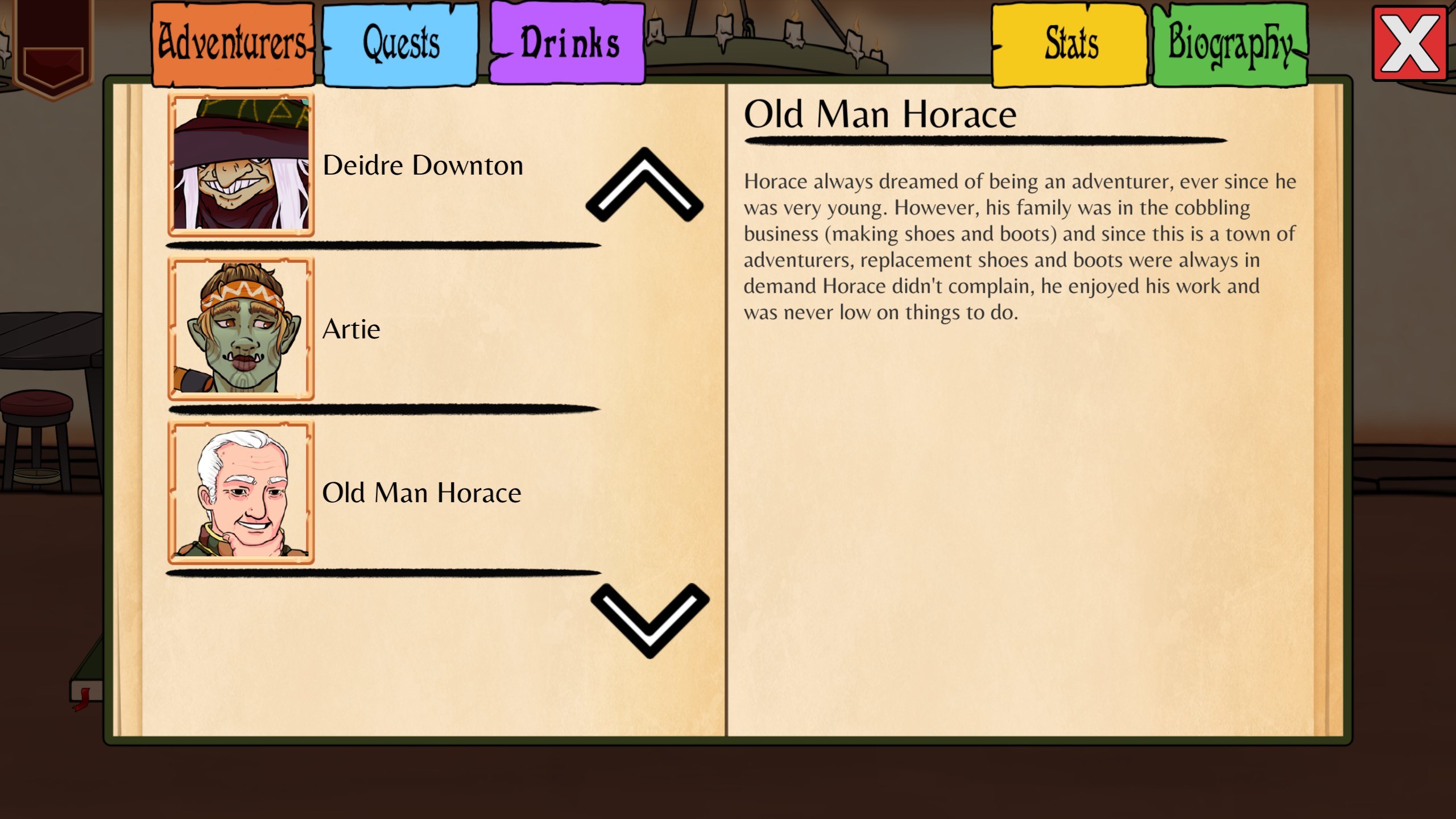The height and width of the screenshot is (819, 1456).
Task: Open the Drinks tab
Action: coord(568,42)
